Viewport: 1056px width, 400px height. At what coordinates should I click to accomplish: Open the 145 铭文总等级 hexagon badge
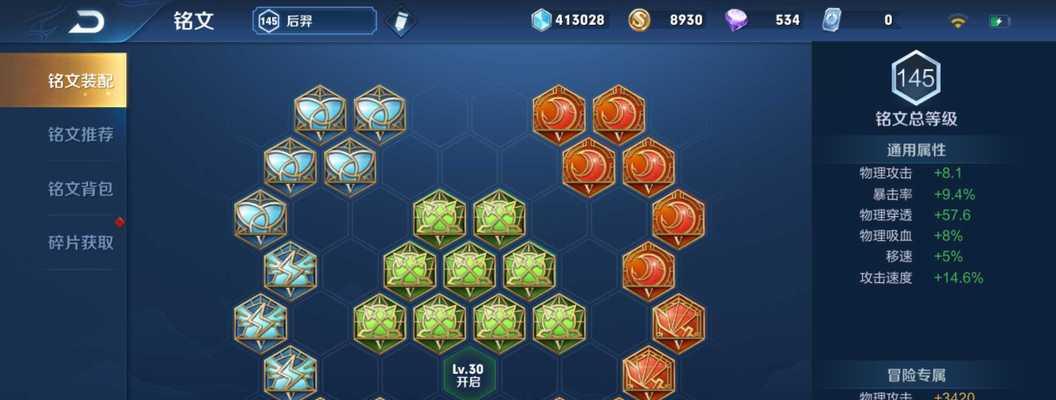pyautogui.click(x=916, y=79)
